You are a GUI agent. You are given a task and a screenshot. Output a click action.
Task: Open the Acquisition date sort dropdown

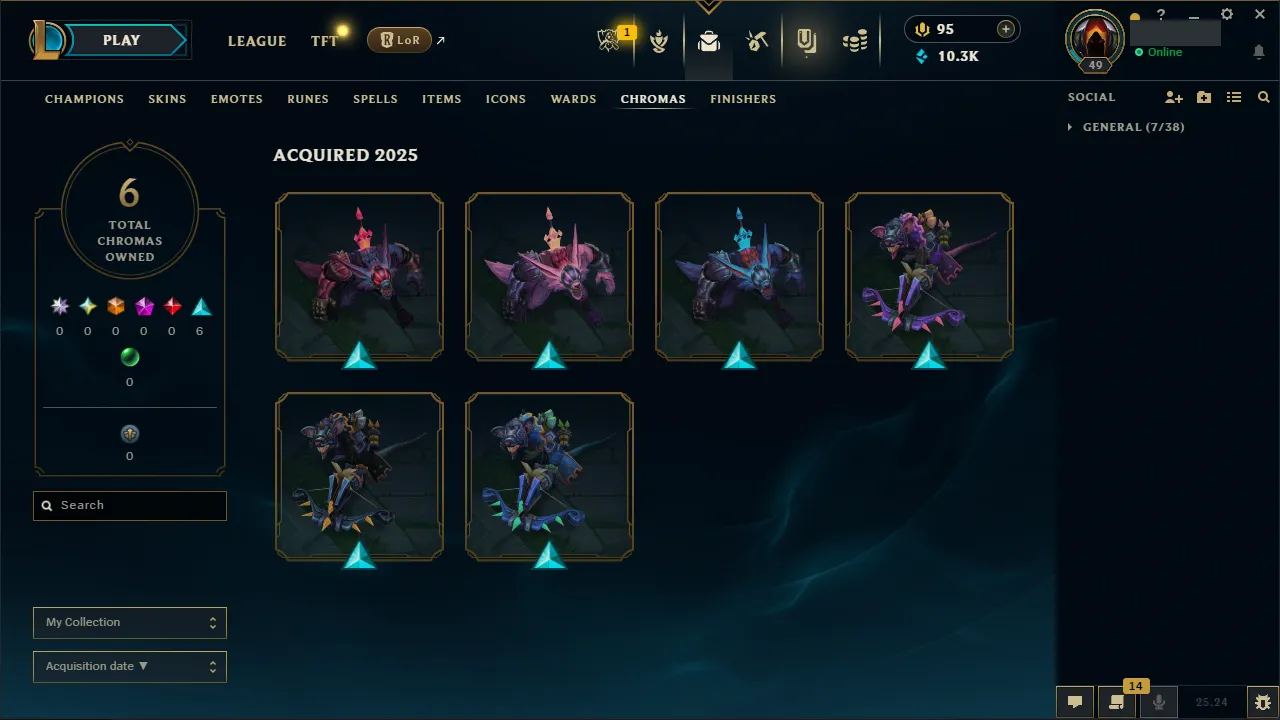pyautogui.click(x=129, y=666)
